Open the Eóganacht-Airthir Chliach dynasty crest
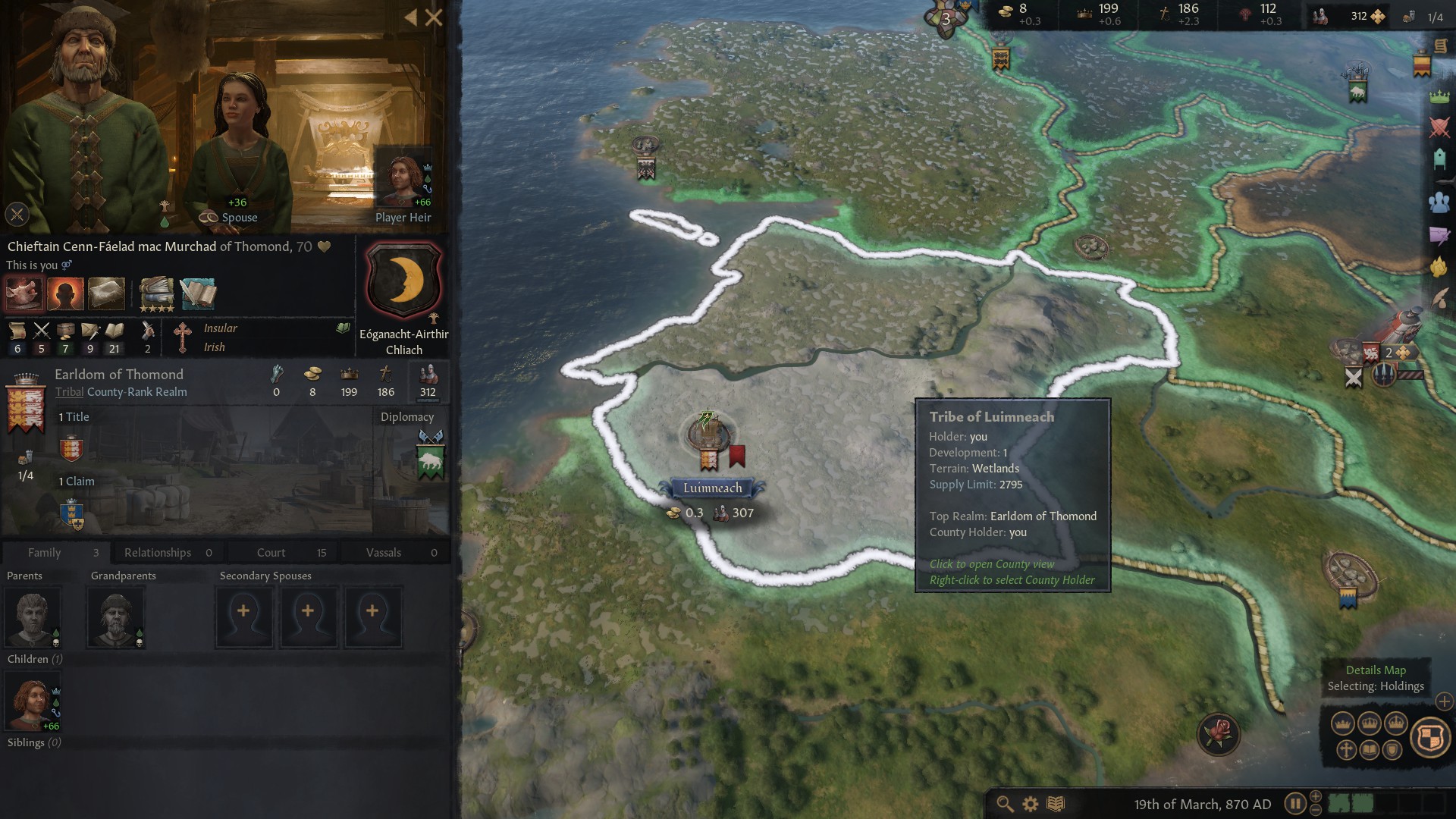Image resolution: width=1456 pixels, height=819 pixels. tap(404, 280)
